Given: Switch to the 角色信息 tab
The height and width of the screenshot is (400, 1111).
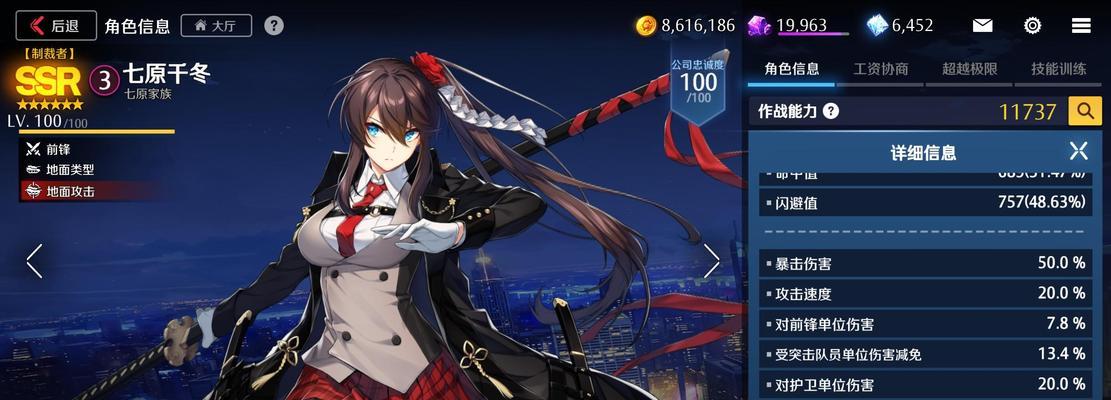Looking at the screenshot, I should pos(792,69).
